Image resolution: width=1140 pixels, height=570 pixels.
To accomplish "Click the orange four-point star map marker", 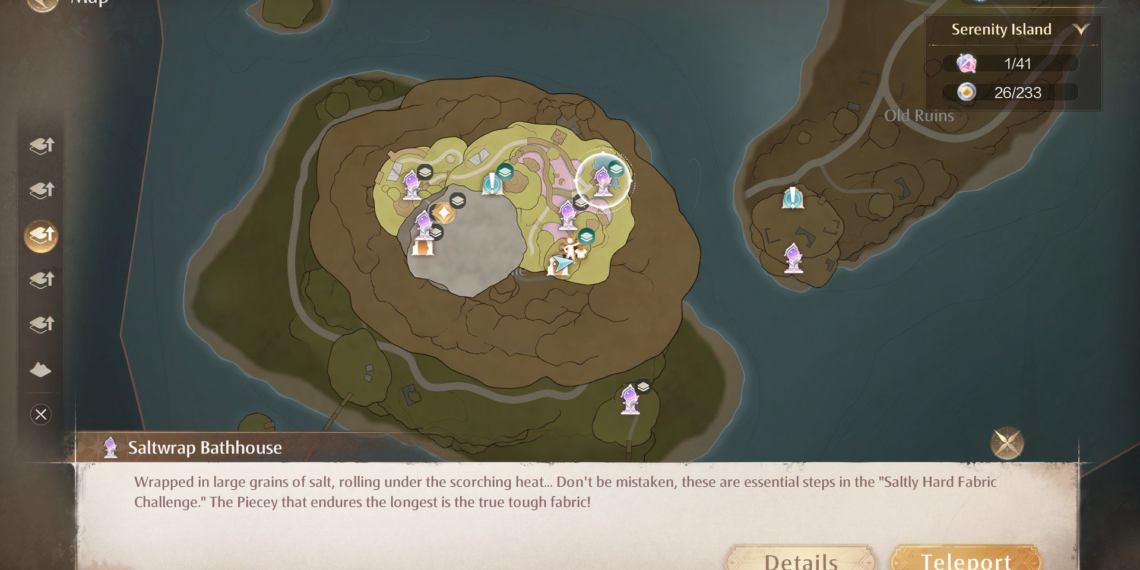I will click(x=443, y=213).
